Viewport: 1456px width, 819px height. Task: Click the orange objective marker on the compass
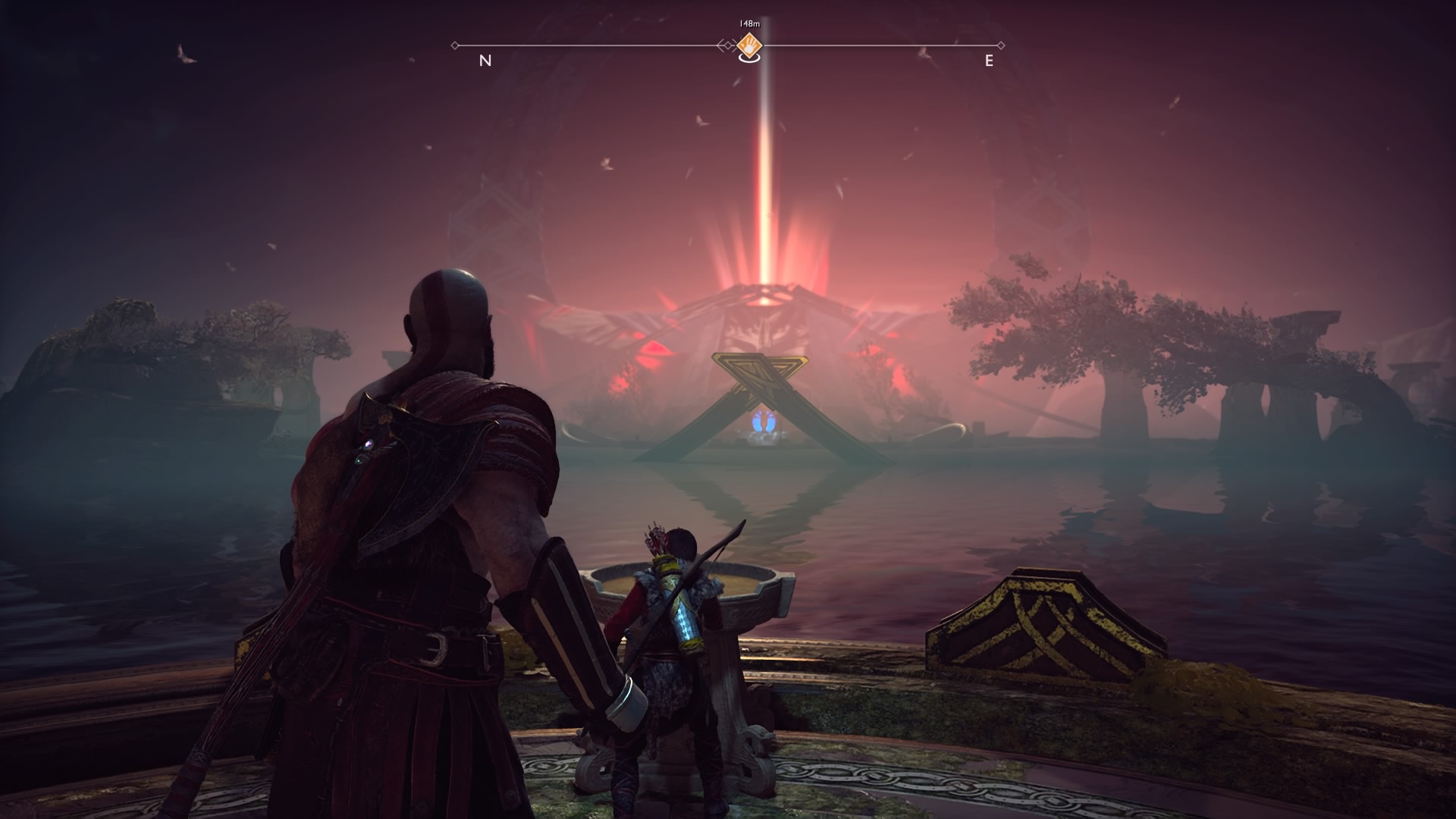tap(749, 45)
